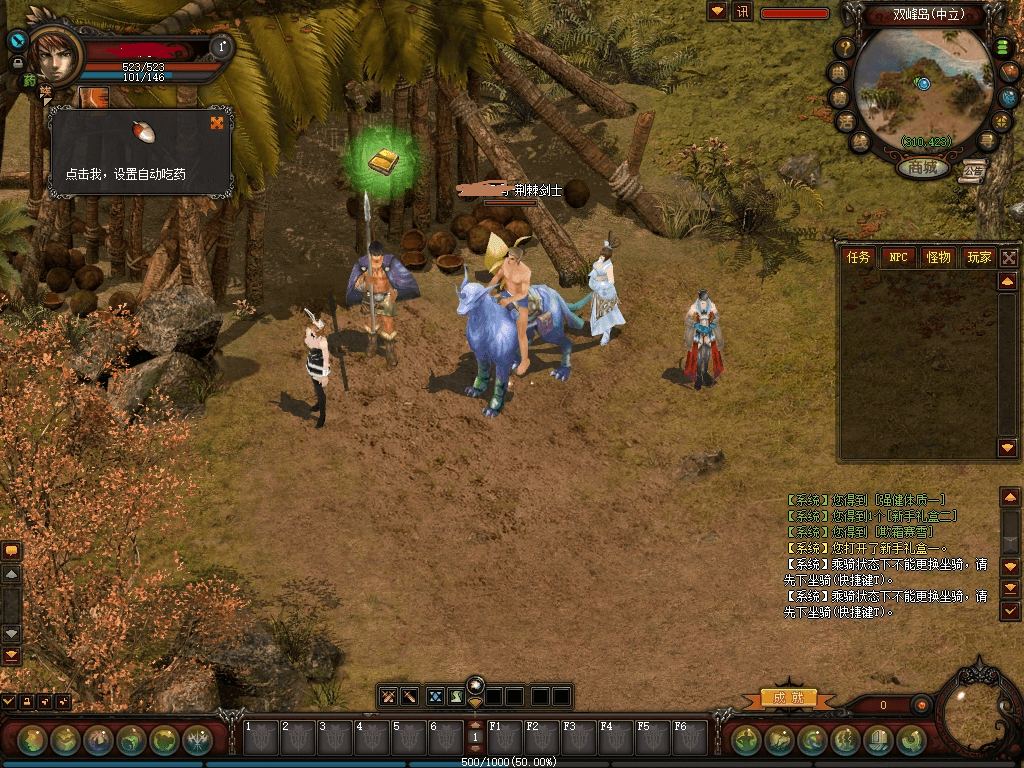The height and width of the screenshot is (768, 1024).
Task: Click the 药 auto-potion button by portrait
Action: 29,80
